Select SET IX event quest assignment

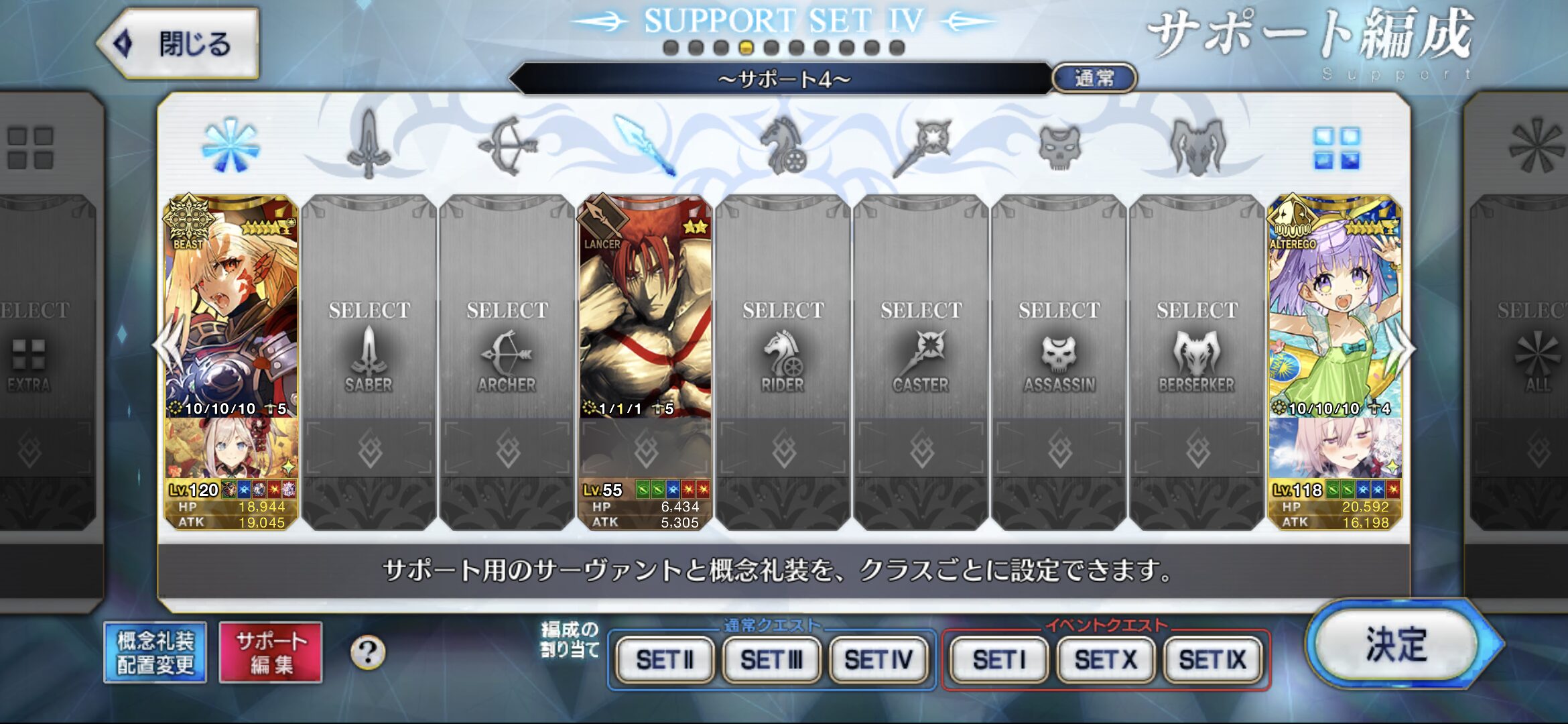tap(1212, 660)
